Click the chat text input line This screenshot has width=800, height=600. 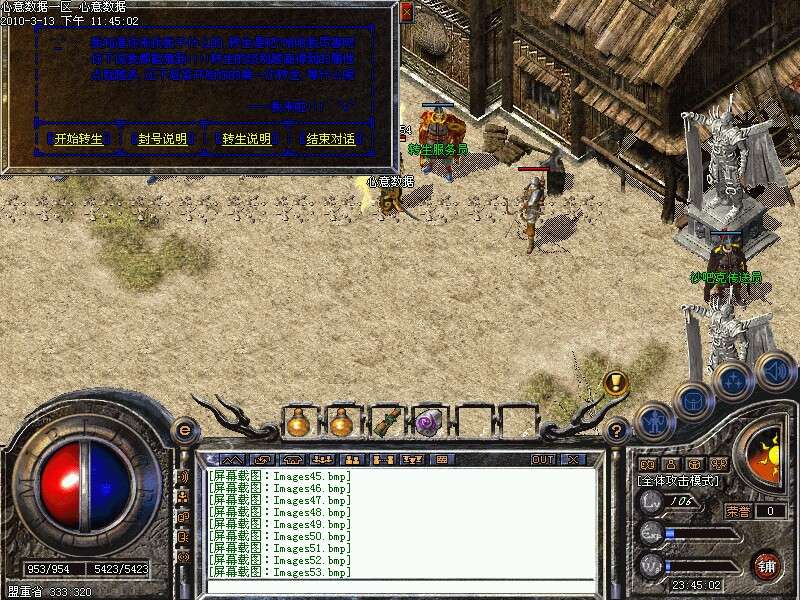[x=400, y=586]
